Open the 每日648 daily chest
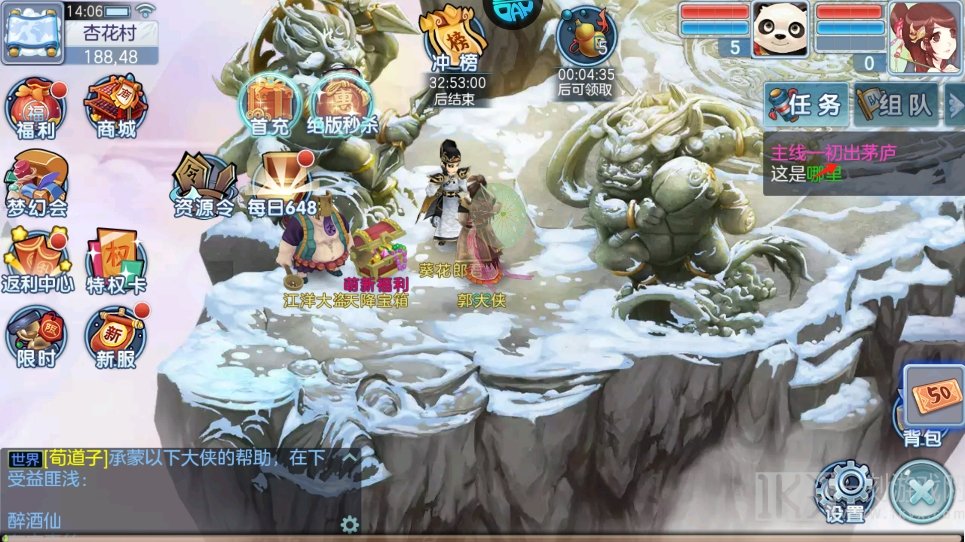The image size is (965, 542). [x=282, y=186]
